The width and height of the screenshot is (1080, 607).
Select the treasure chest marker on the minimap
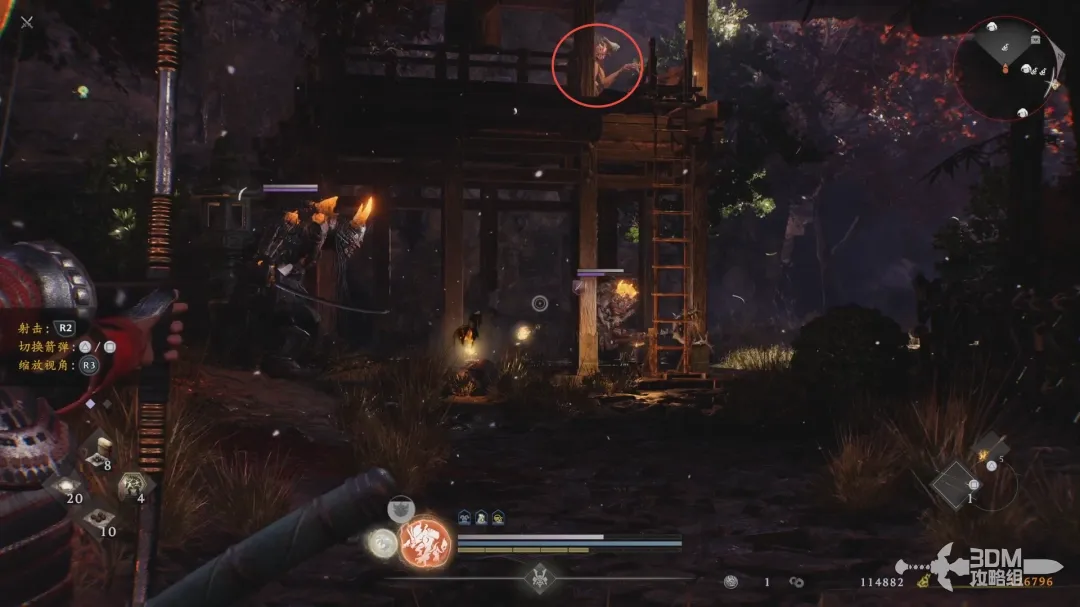pos(1035,39)
